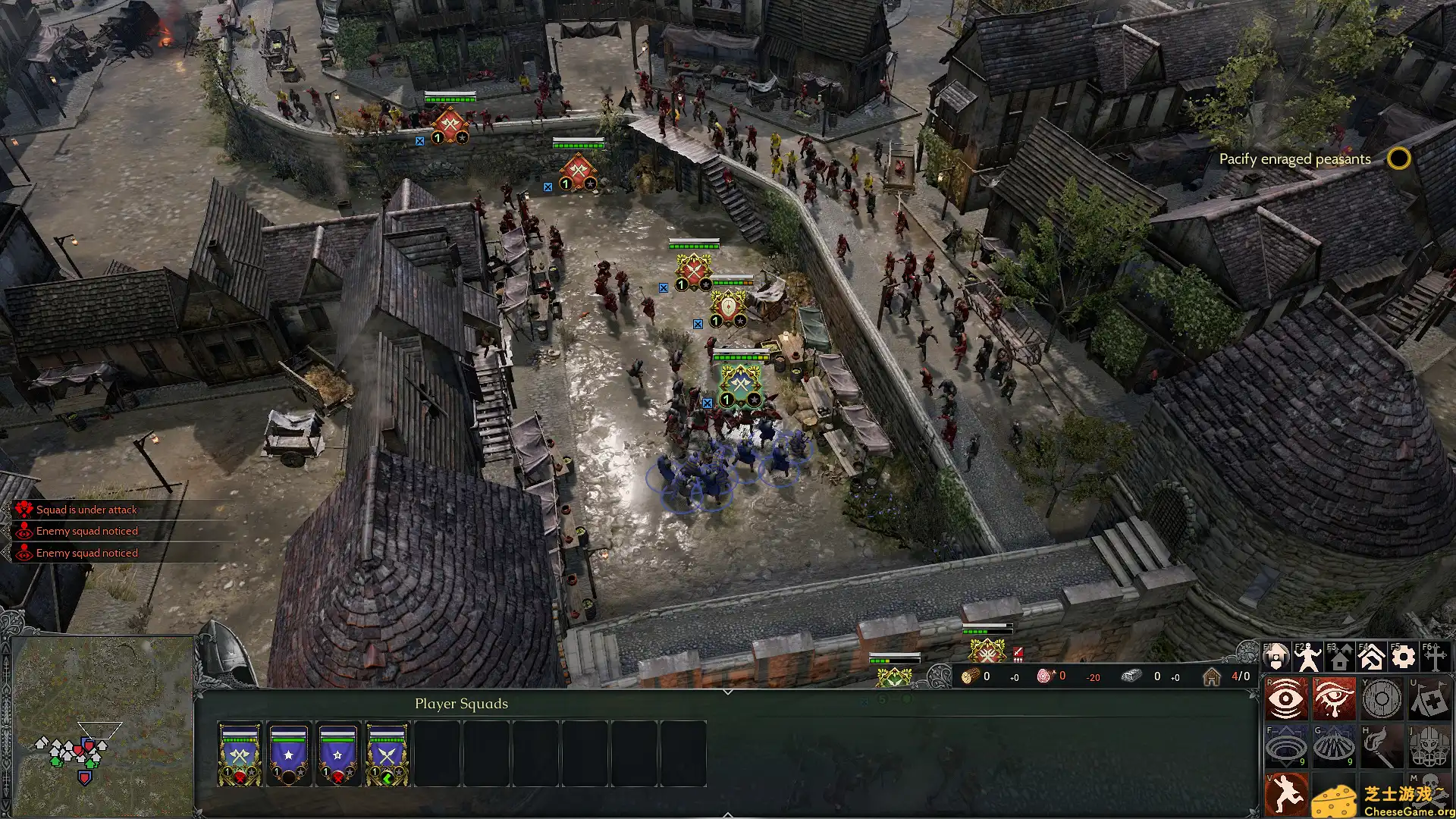Toggle the red combat icon on first squad banner

pos(240,779)
